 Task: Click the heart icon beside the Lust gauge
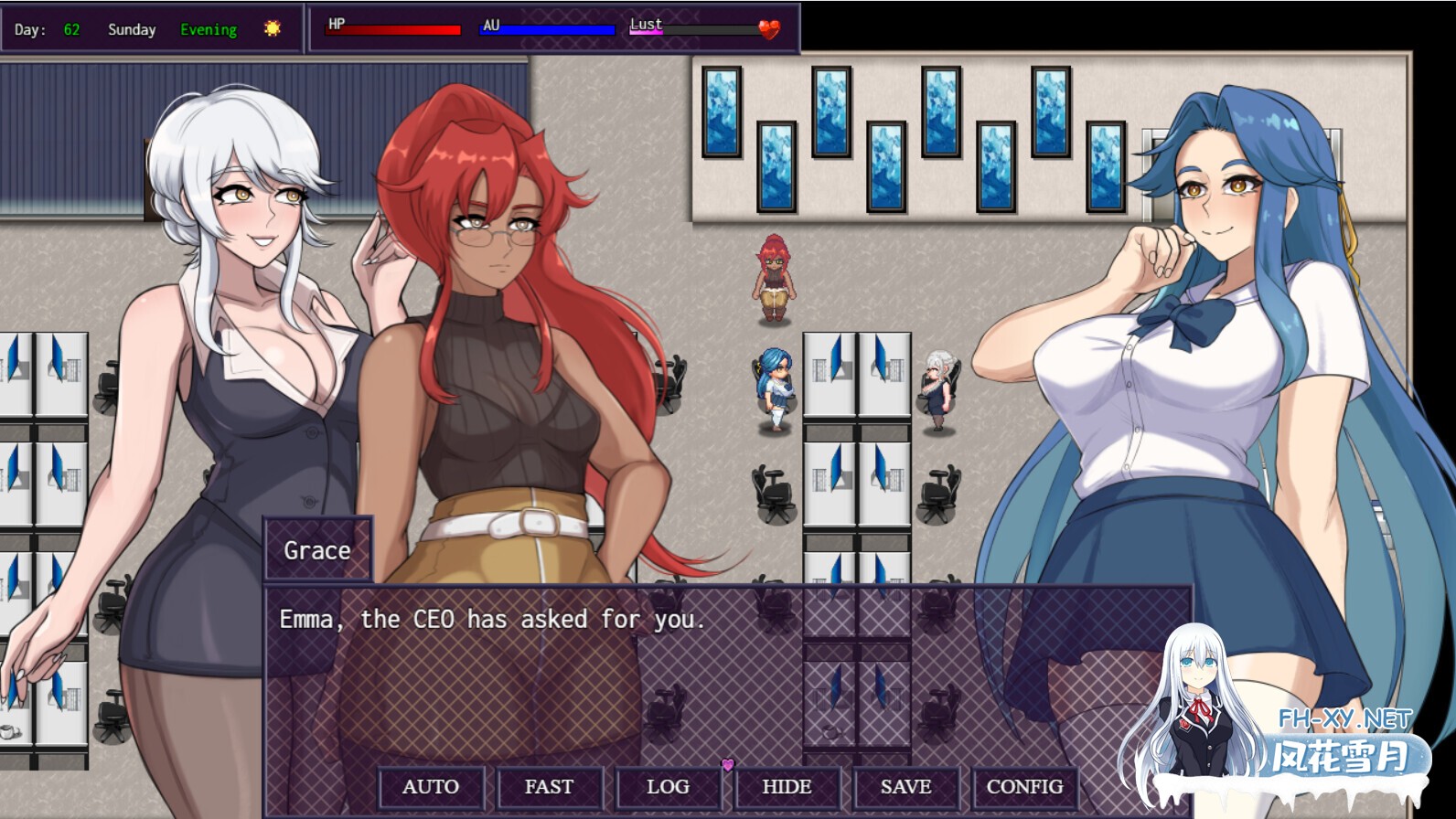pyautogui.click(x=769, y=28)
